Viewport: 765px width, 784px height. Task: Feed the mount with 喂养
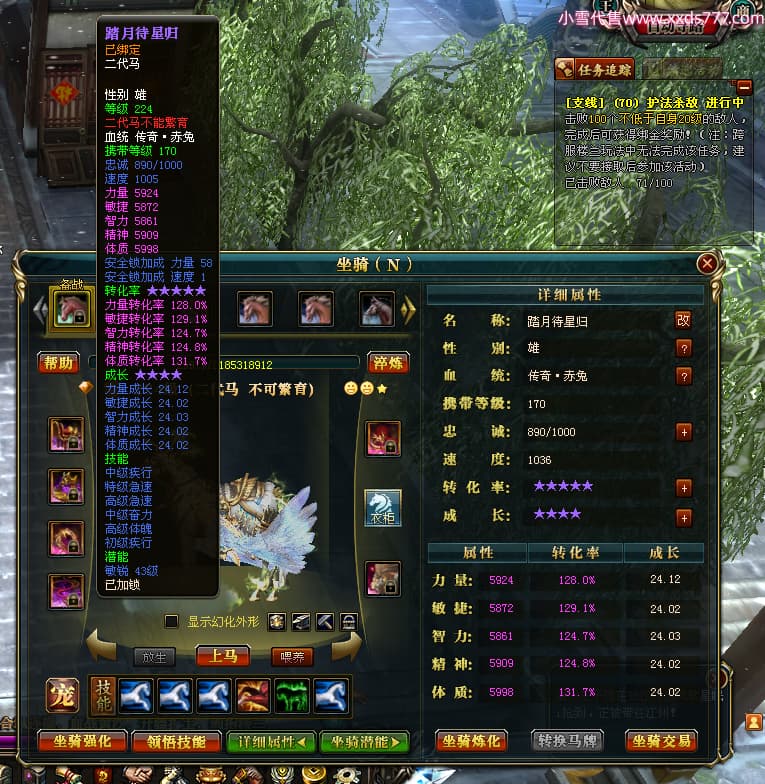[x=292, y=656]
